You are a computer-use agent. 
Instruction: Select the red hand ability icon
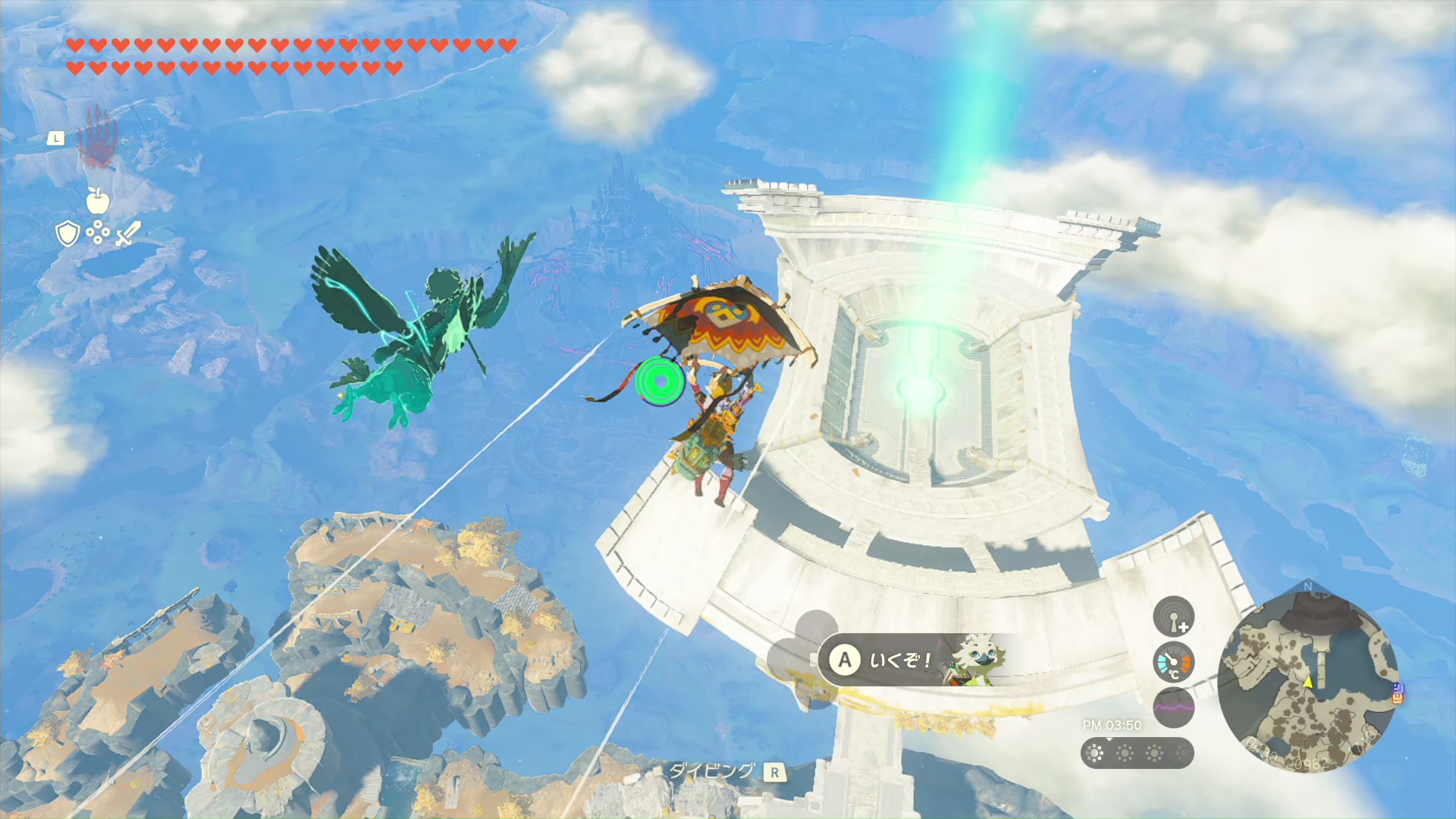(x=97, y=136)
